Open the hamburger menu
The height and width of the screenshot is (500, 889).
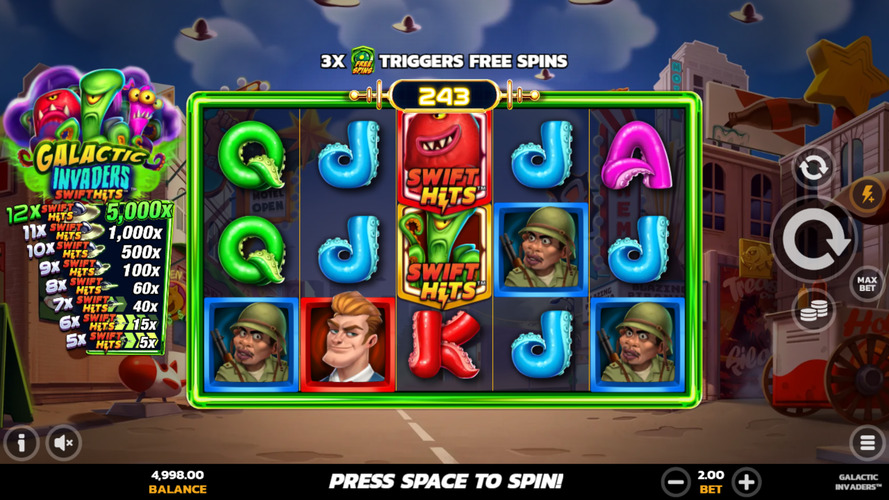click(x=867, y=443)
